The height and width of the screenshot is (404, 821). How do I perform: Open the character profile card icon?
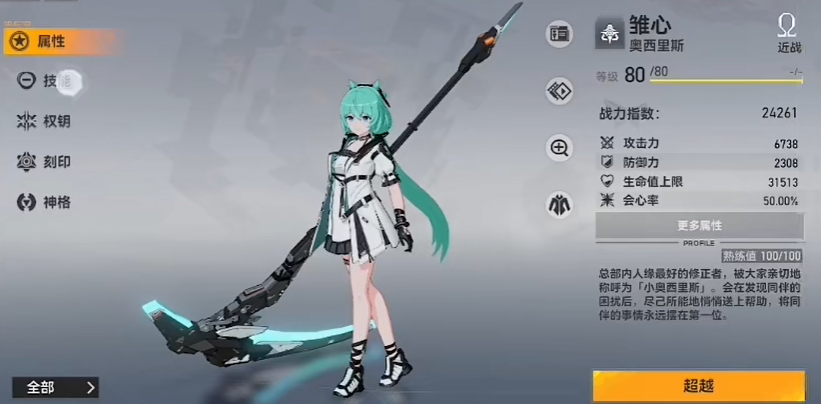click(559, 34)
